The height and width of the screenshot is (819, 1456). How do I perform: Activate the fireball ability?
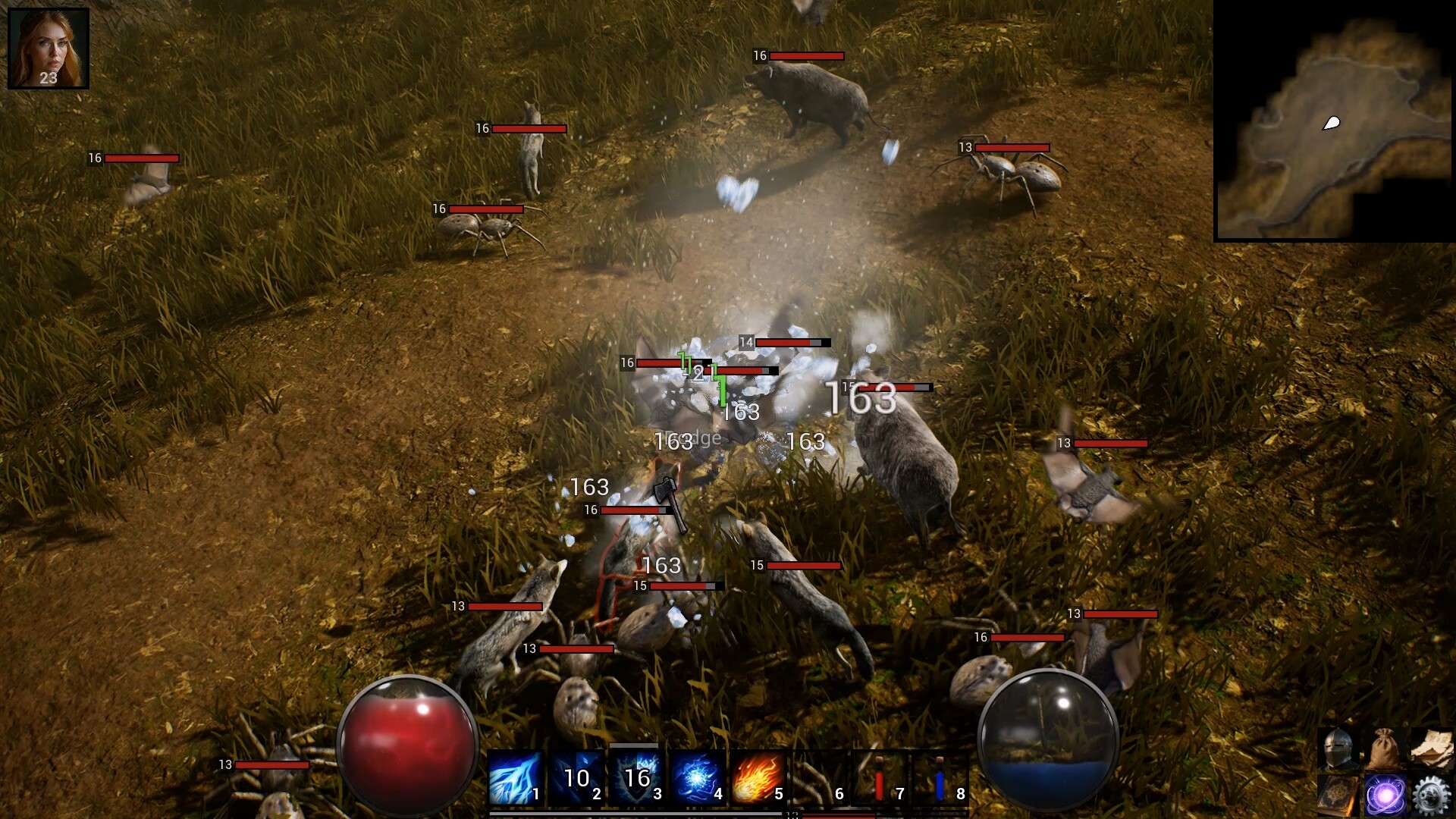(x=758, y=777)
